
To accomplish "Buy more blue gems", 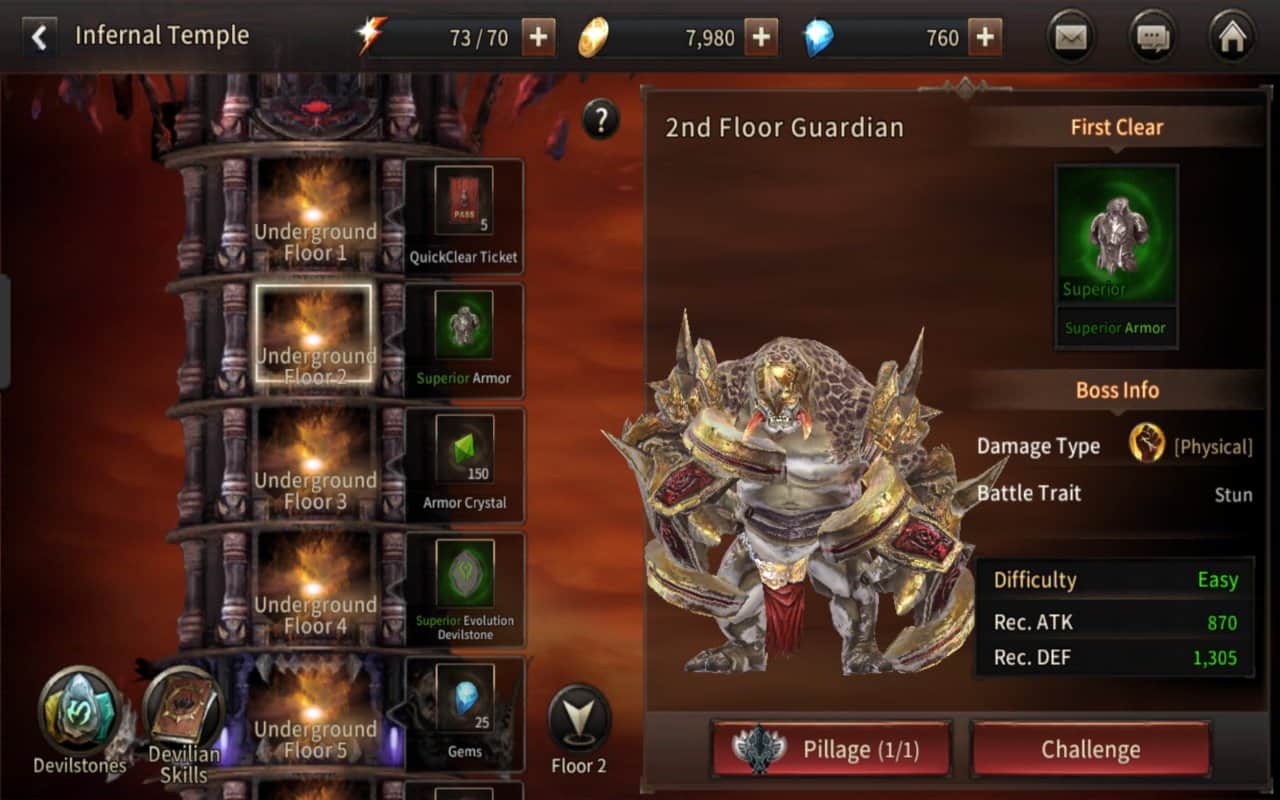I will [985, 38].
